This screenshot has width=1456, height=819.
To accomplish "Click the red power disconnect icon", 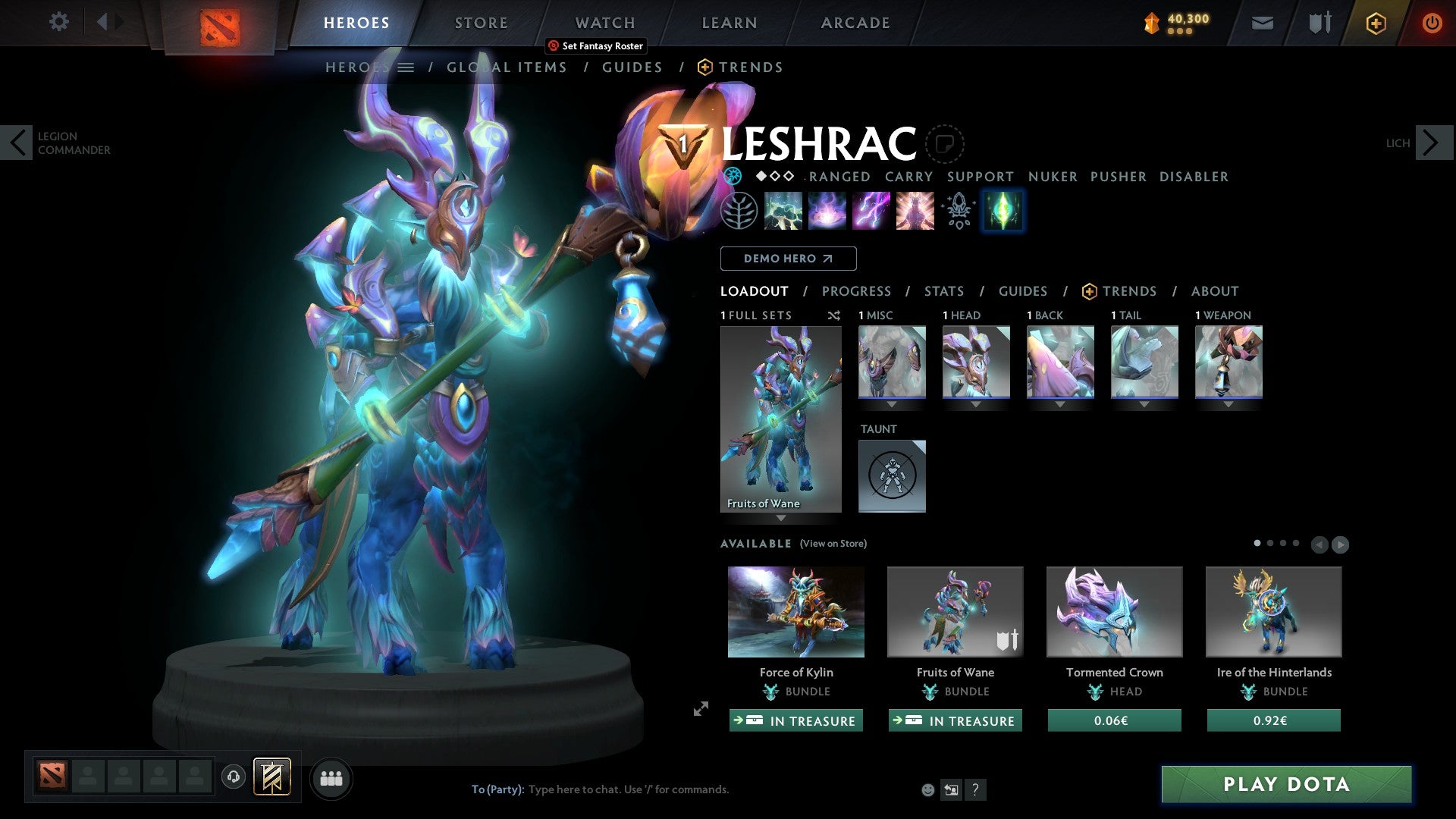I will tap(1432, 24).
